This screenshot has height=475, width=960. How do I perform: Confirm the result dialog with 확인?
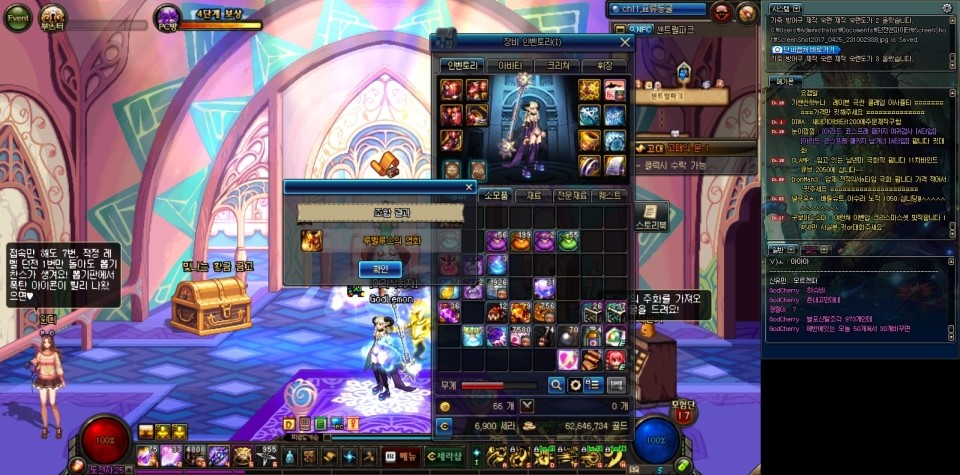(x=379, y=269)
